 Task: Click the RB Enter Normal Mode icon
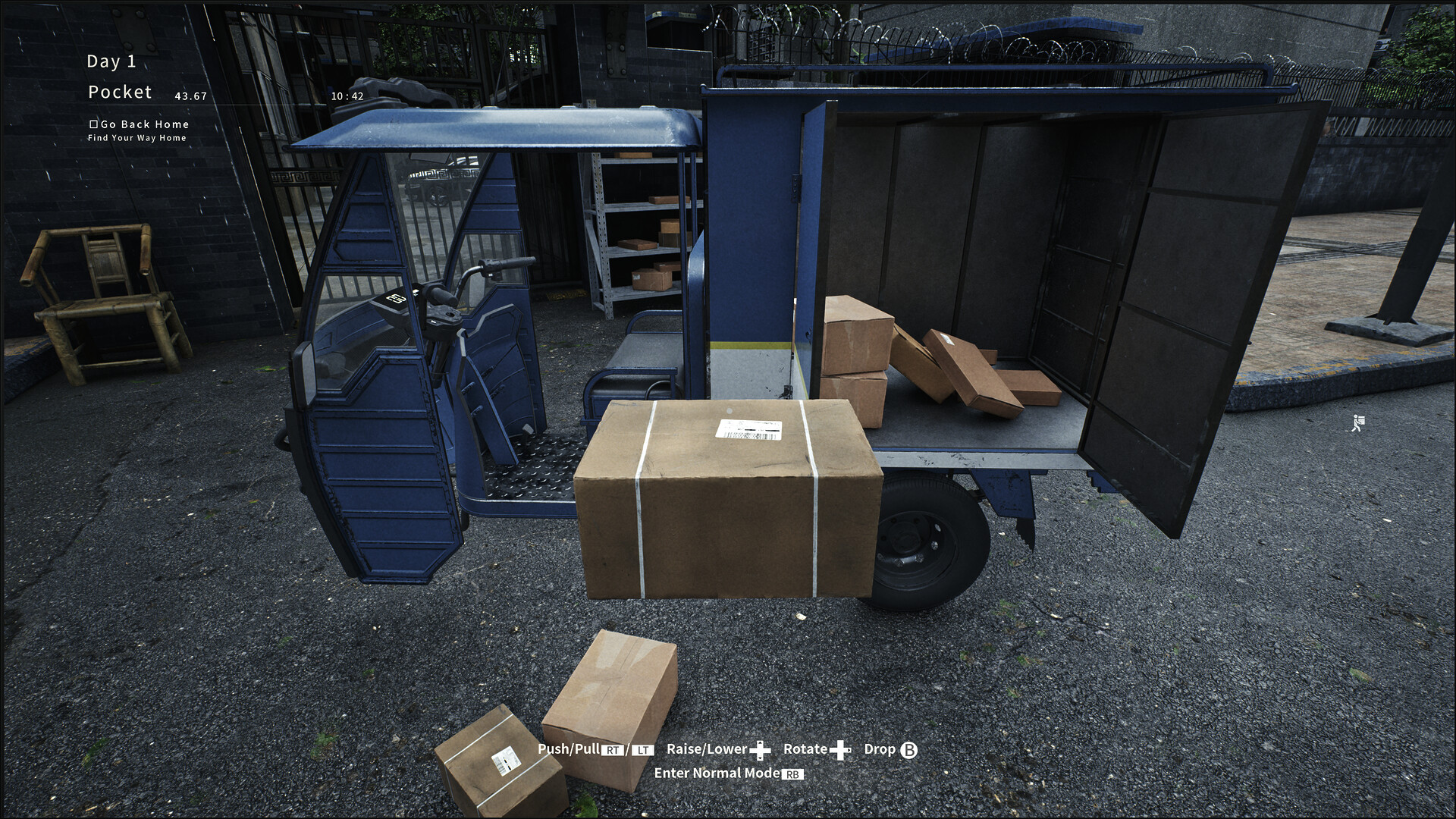tap(792, 773)
